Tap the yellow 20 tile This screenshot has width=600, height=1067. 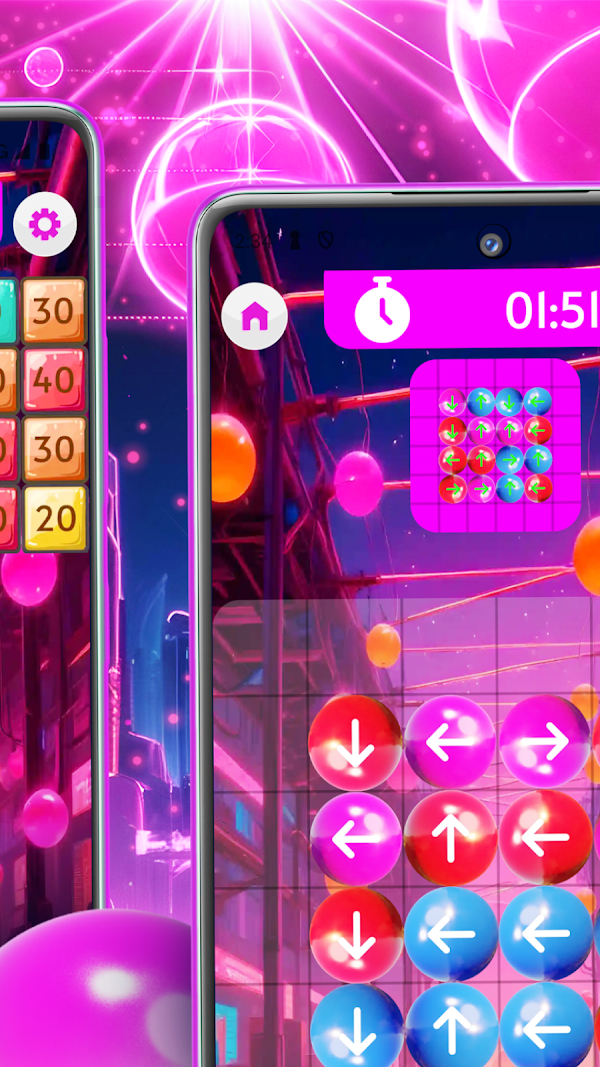pyautogui.click(x=55, y=518)
